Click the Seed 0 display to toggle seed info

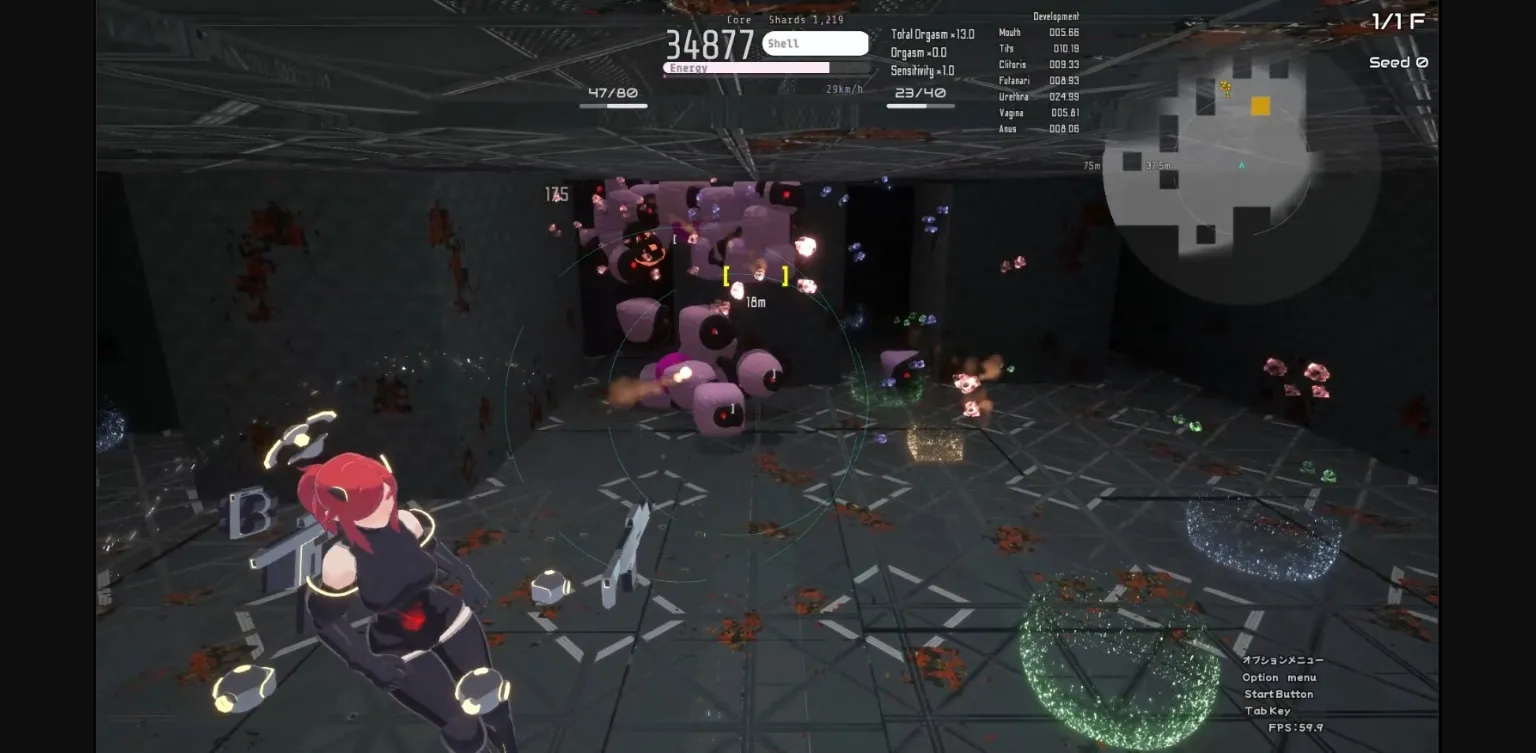(x=1397, y=62)
